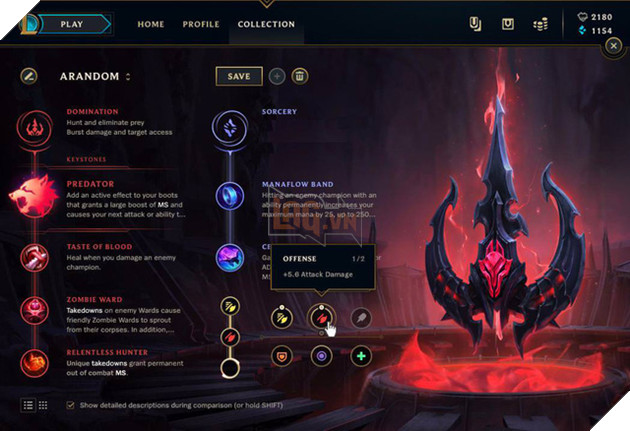The image size is (630, 431).
Task: Open the Sorcery secondary path icon
Action: click(x=229, y=127)
